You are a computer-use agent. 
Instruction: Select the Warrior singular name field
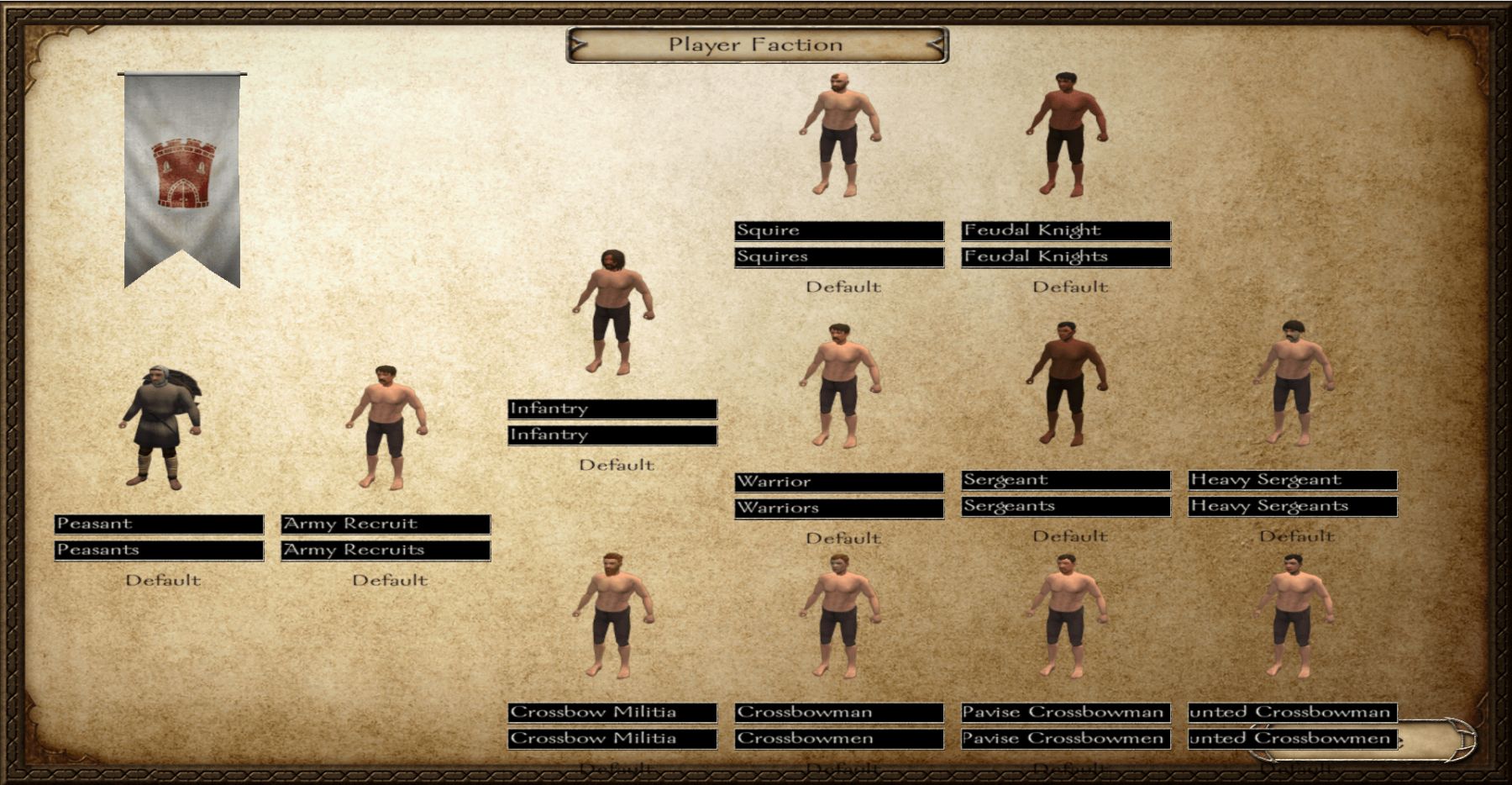click(838, 482)
